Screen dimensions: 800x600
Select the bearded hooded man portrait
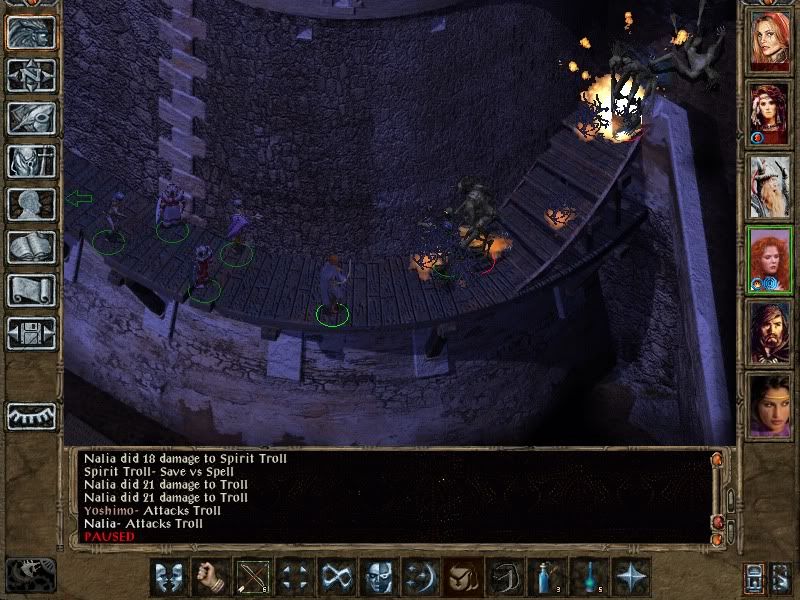coord(770,333)
